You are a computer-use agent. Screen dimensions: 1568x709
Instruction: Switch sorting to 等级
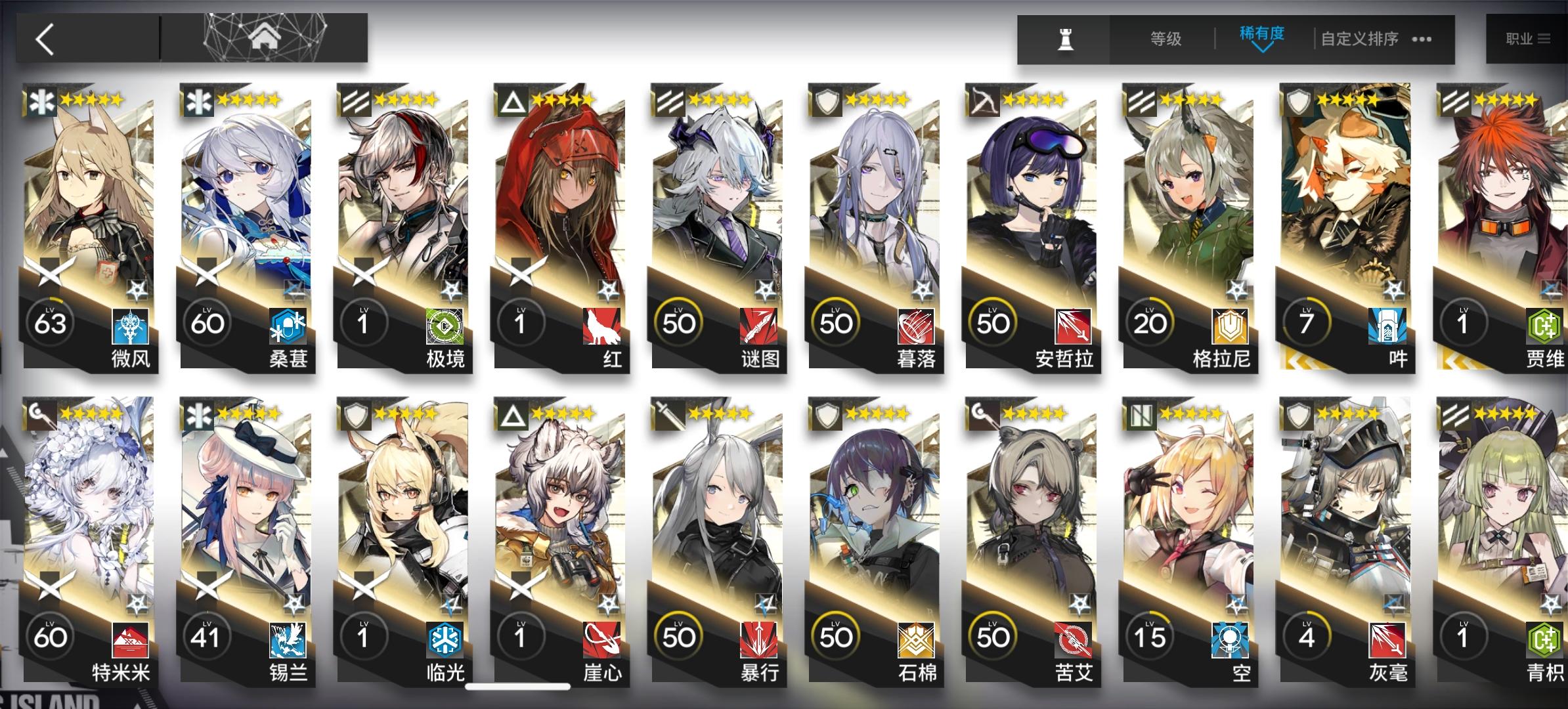[x=1167, y=39]
